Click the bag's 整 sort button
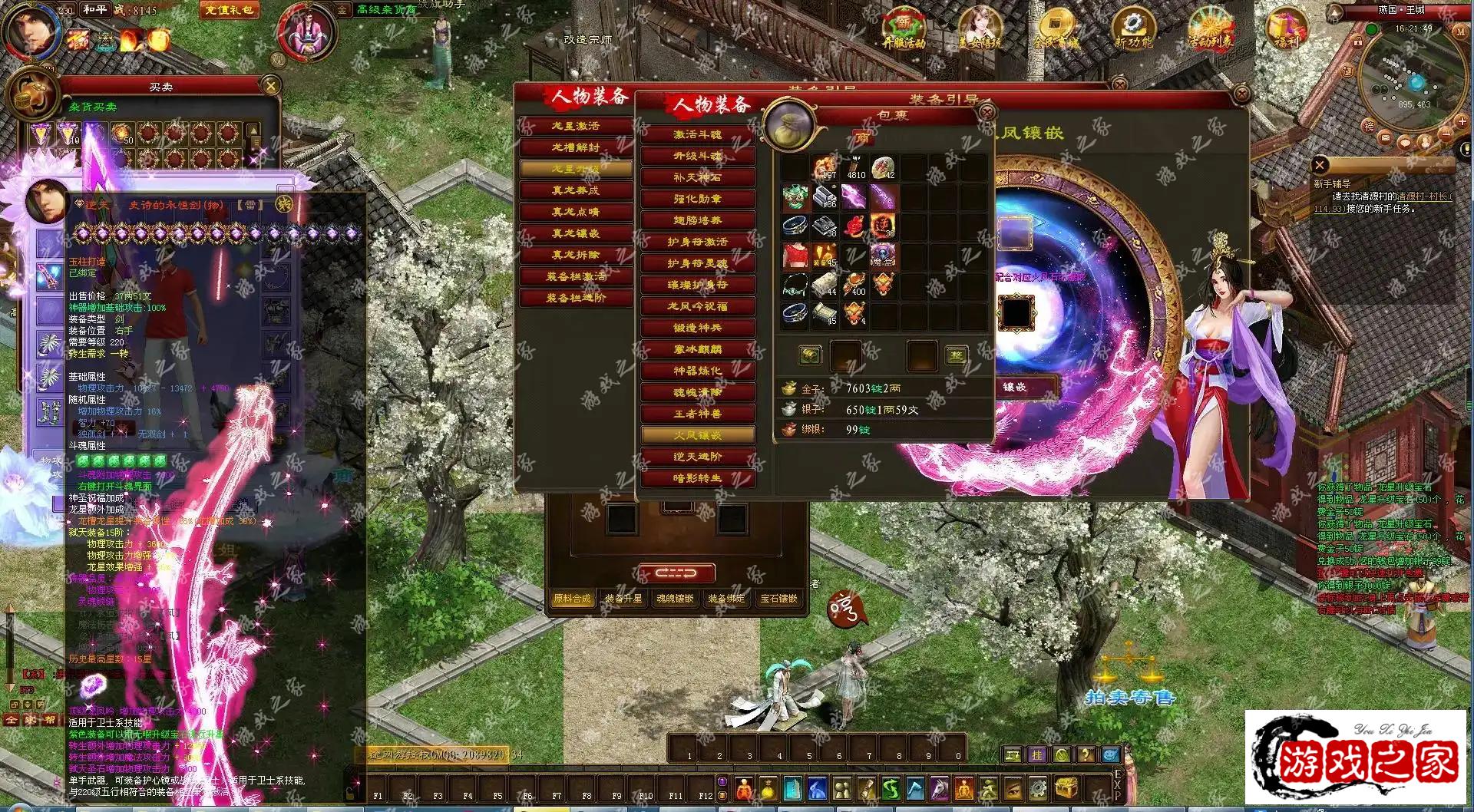 tap(956, 355)
